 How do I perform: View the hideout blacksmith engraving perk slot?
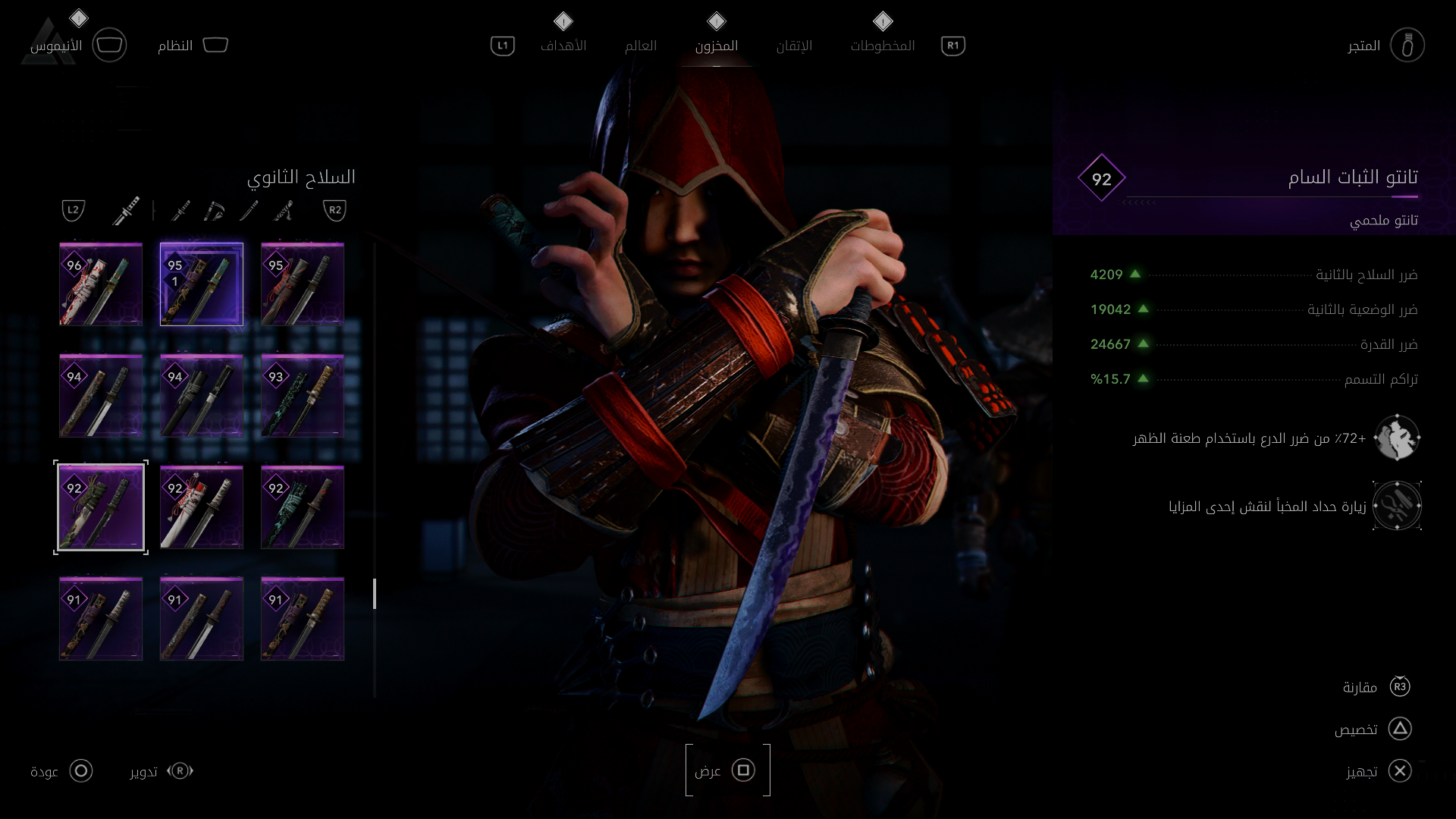click(x=1397, y=506)
